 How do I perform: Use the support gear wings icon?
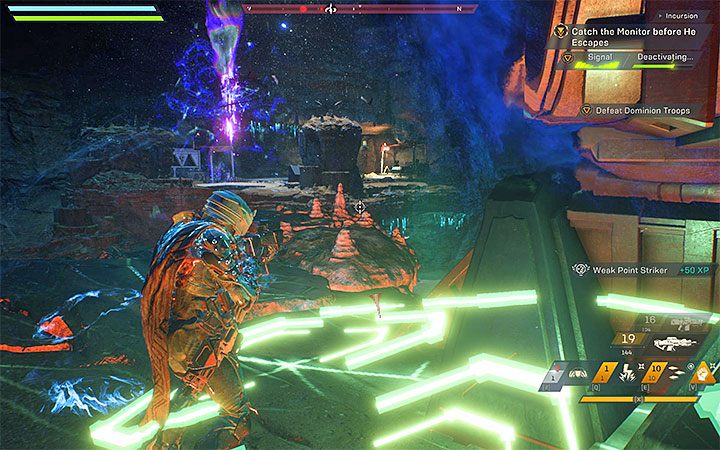pyautogui.click(x=576, y=374)
